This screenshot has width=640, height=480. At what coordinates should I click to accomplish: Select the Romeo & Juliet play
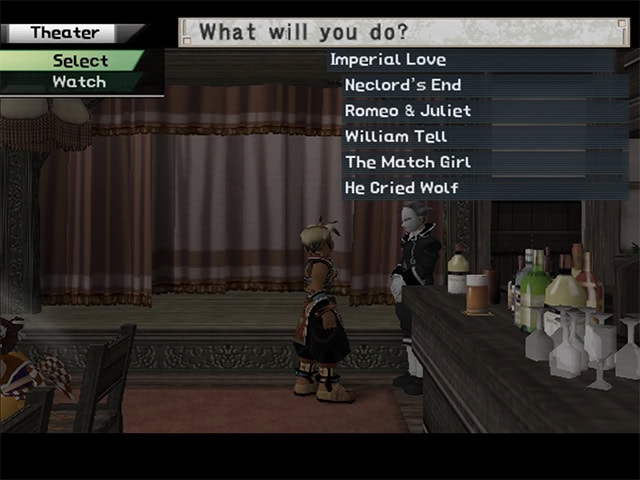tap(407, 111)
